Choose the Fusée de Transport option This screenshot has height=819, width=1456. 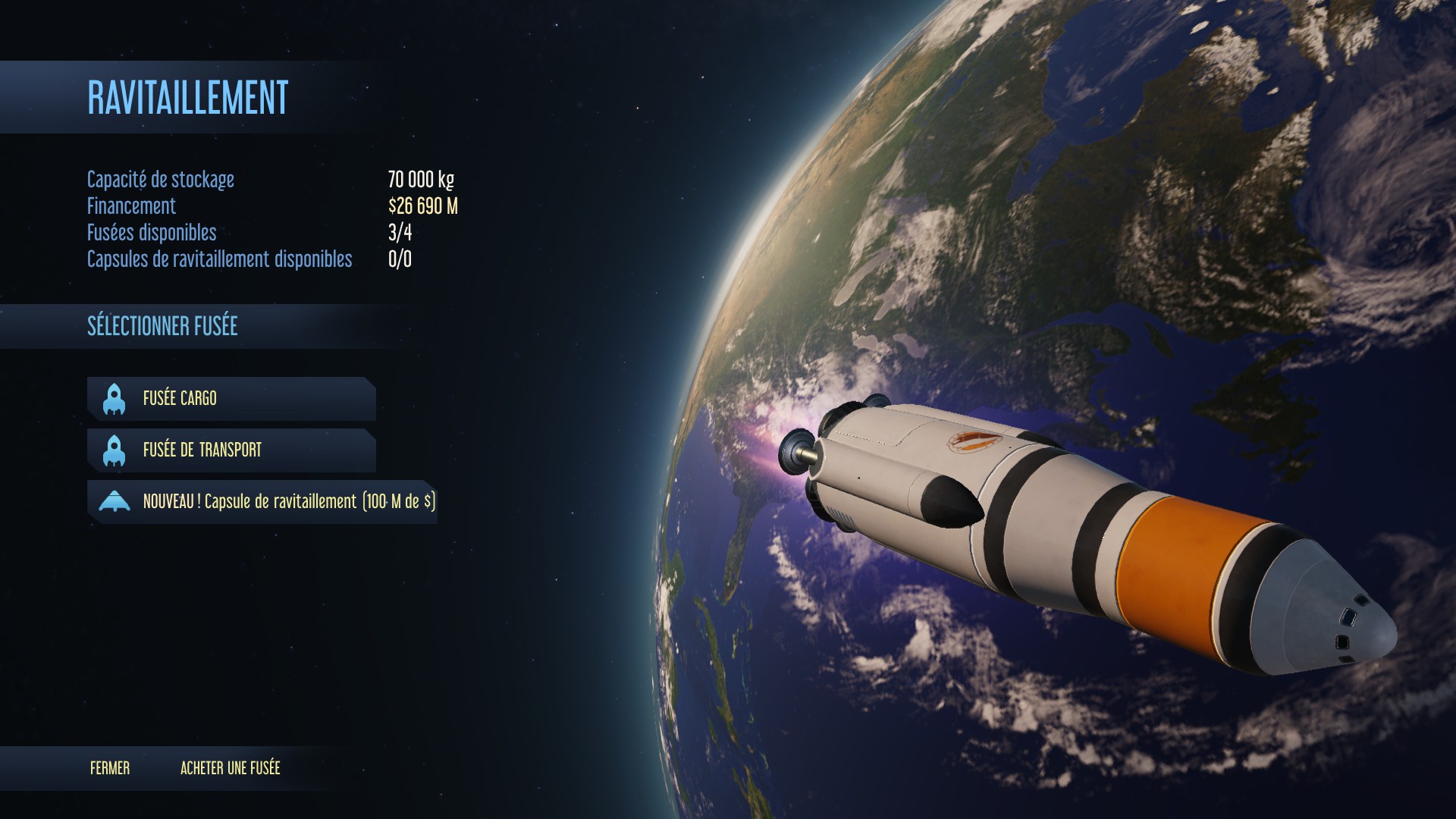tap(231, 450)
